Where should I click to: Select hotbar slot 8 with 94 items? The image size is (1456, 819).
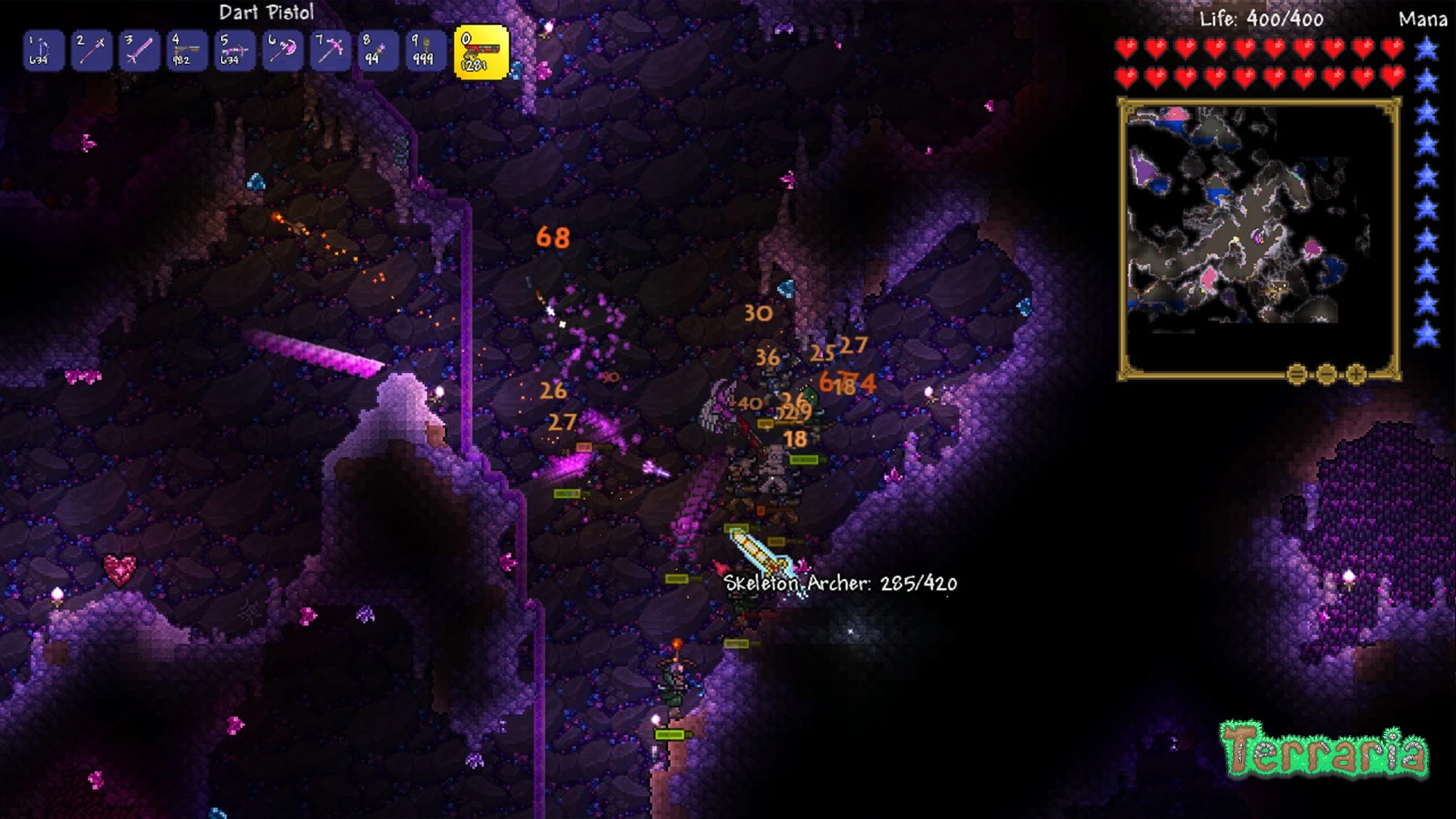tap(378, 51)
